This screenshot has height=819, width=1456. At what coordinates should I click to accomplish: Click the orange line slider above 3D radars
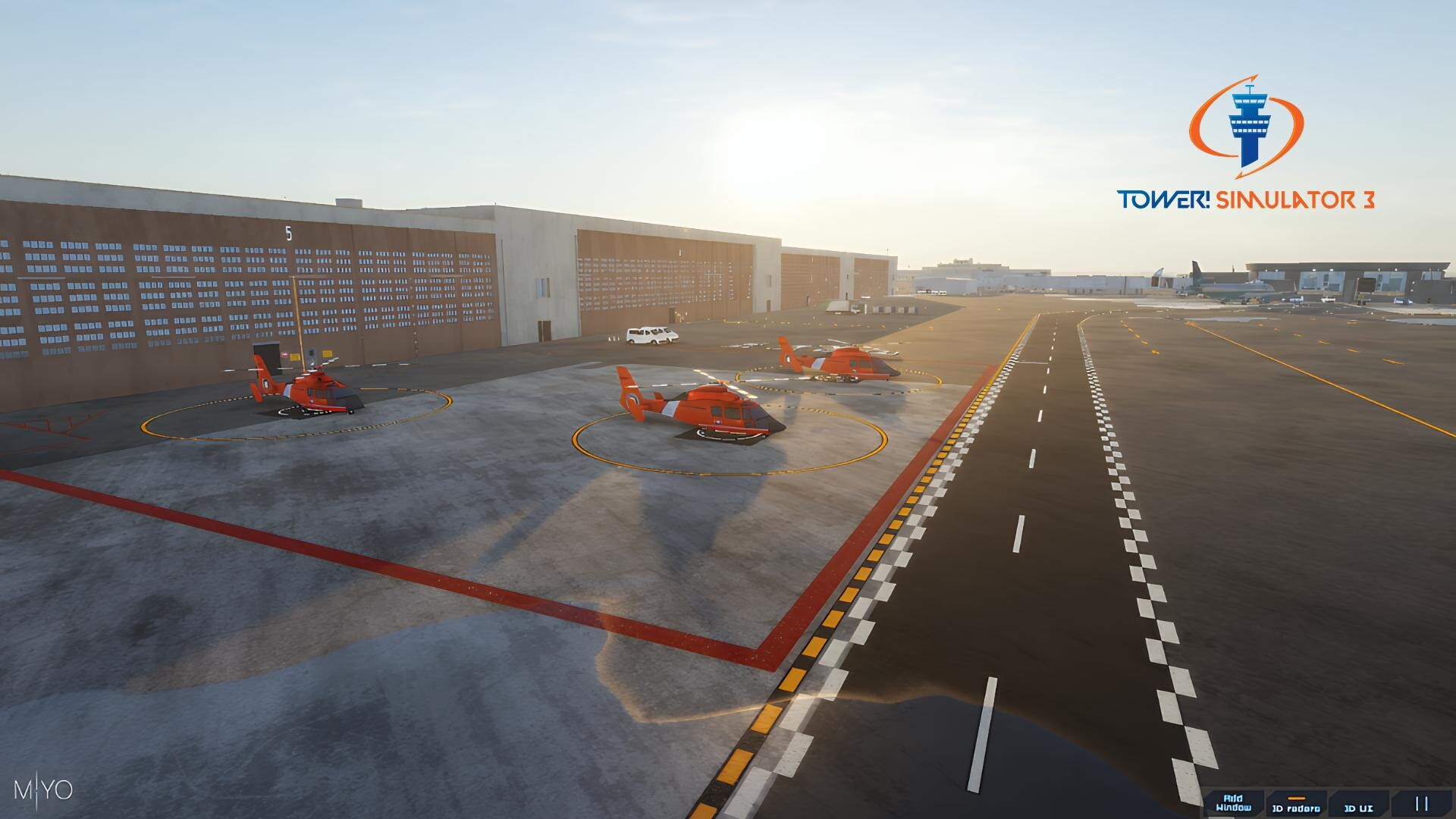pyautogui.click(x=1298, y=799)
